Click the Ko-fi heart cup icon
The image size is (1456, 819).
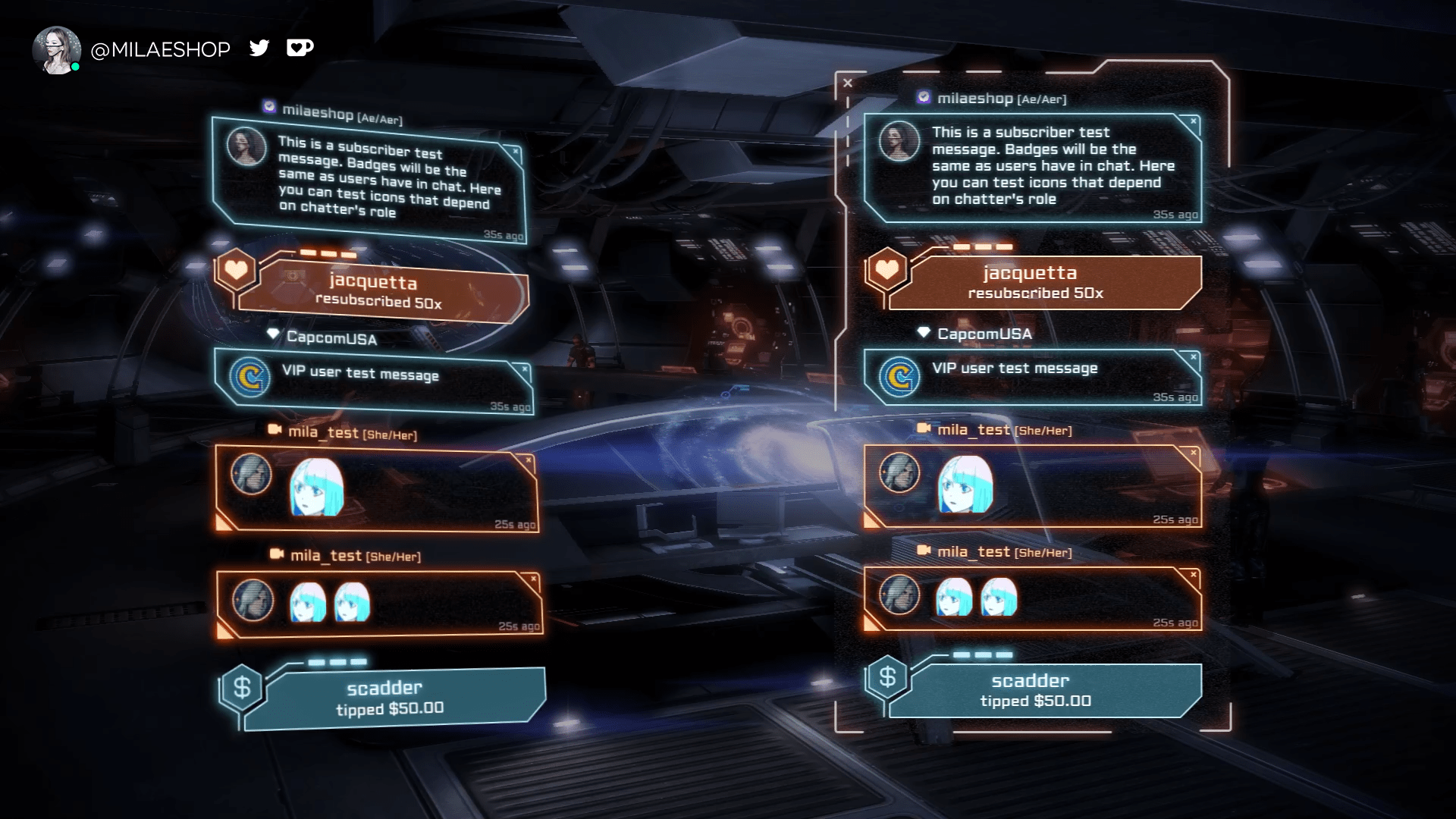click(300, 49)
